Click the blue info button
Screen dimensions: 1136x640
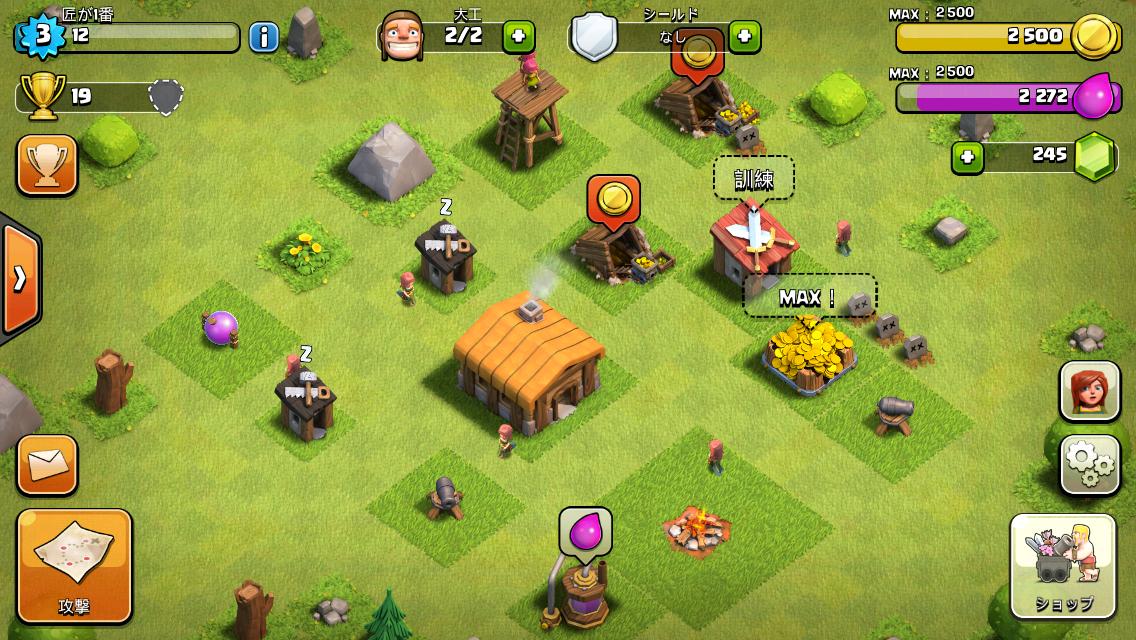263,38
